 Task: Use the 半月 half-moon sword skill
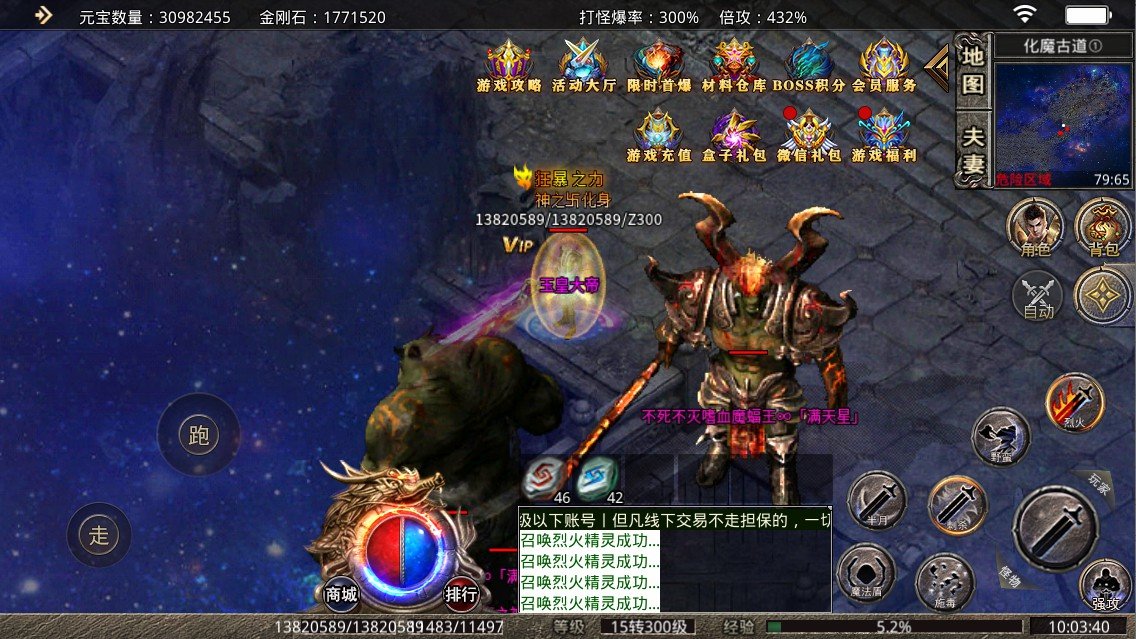(x=877, y=499)
